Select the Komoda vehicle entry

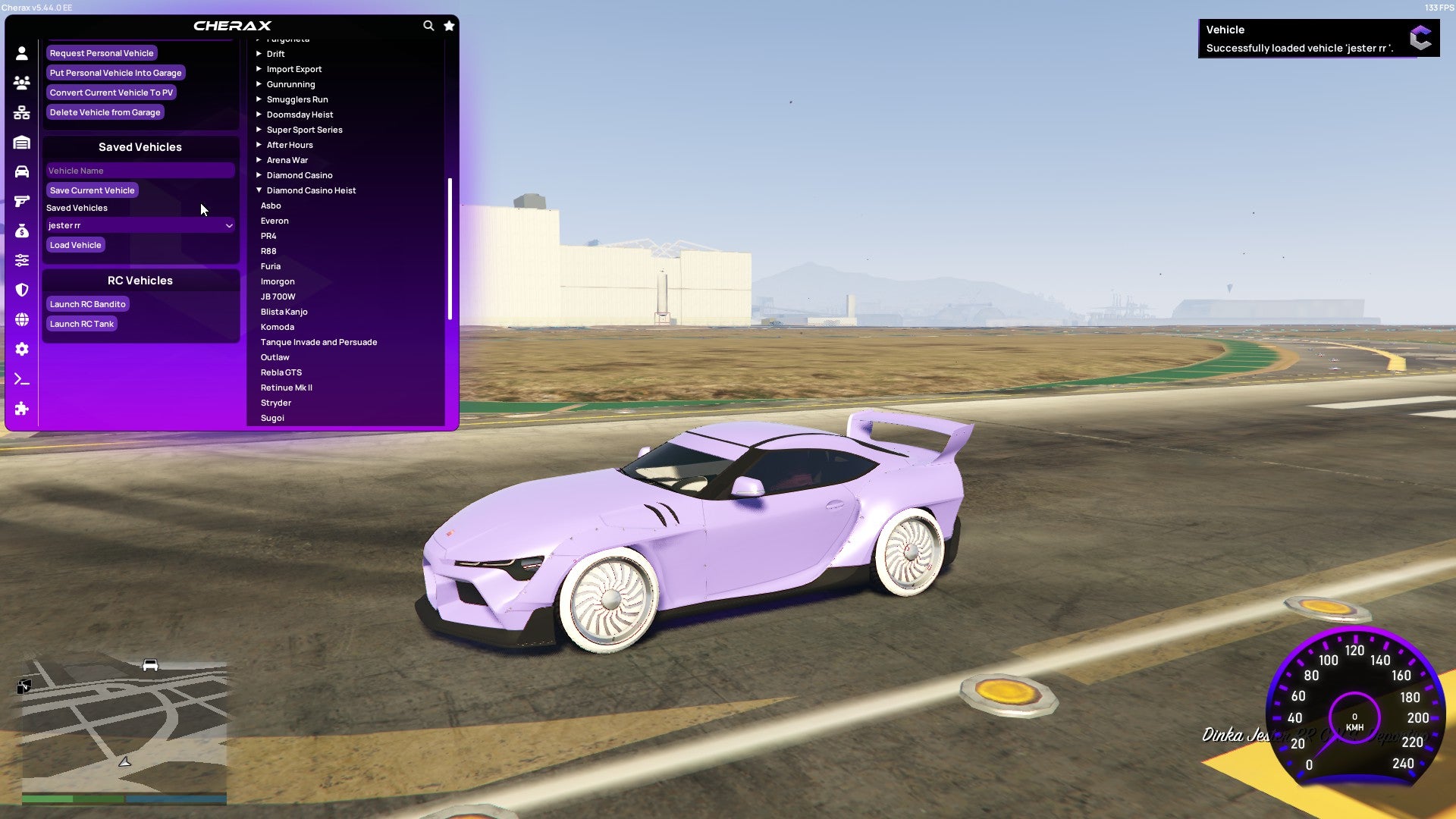pyautogui.click(x=278, y=327)
